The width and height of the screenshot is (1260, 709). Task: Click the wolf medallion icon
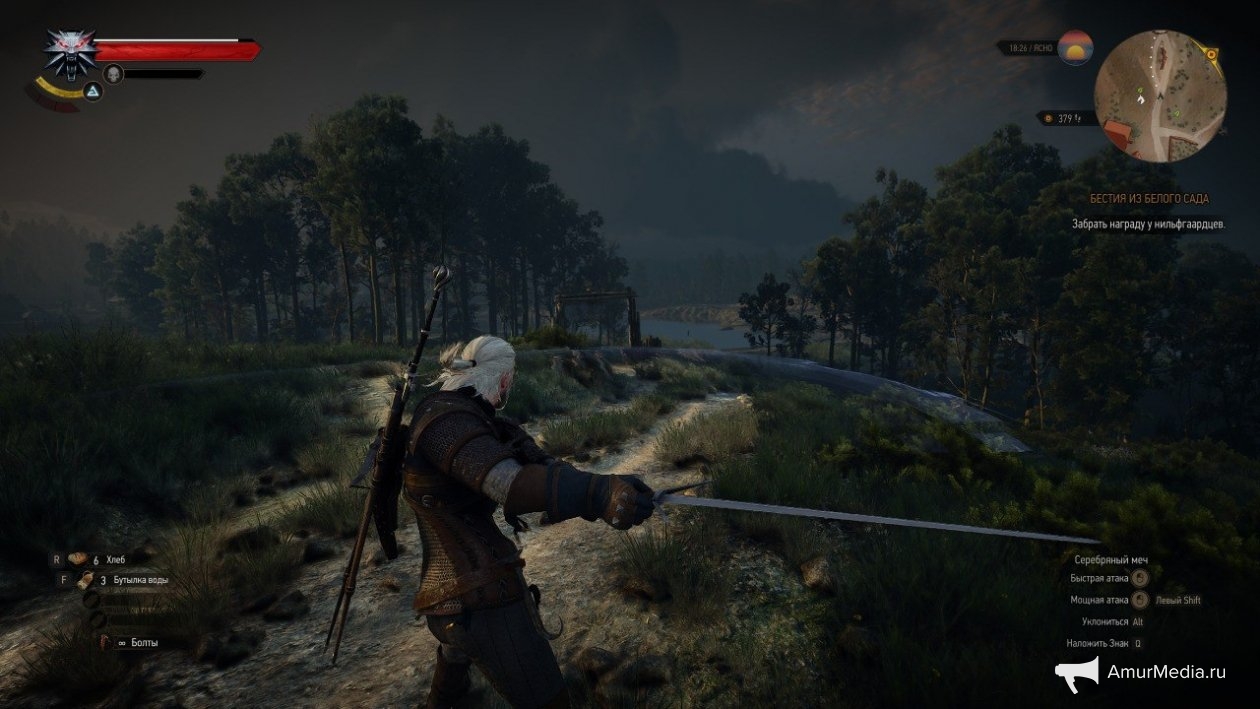(x=69, y=52)
